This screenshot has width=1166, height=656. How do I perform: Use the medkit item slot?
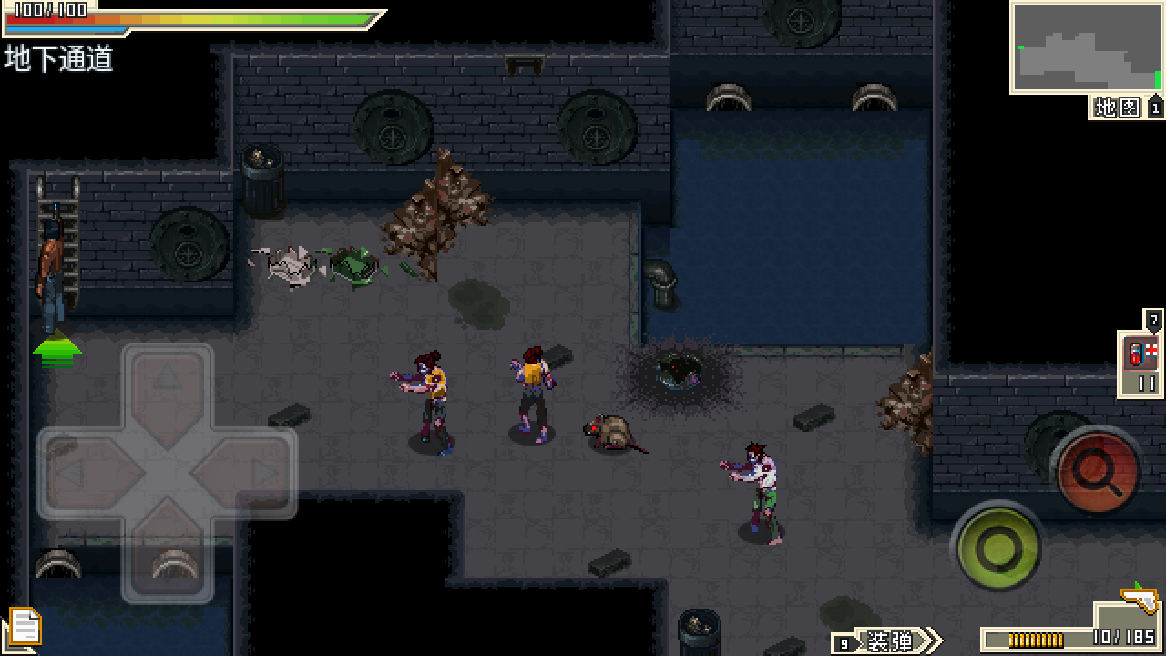tap(1140, 365)
